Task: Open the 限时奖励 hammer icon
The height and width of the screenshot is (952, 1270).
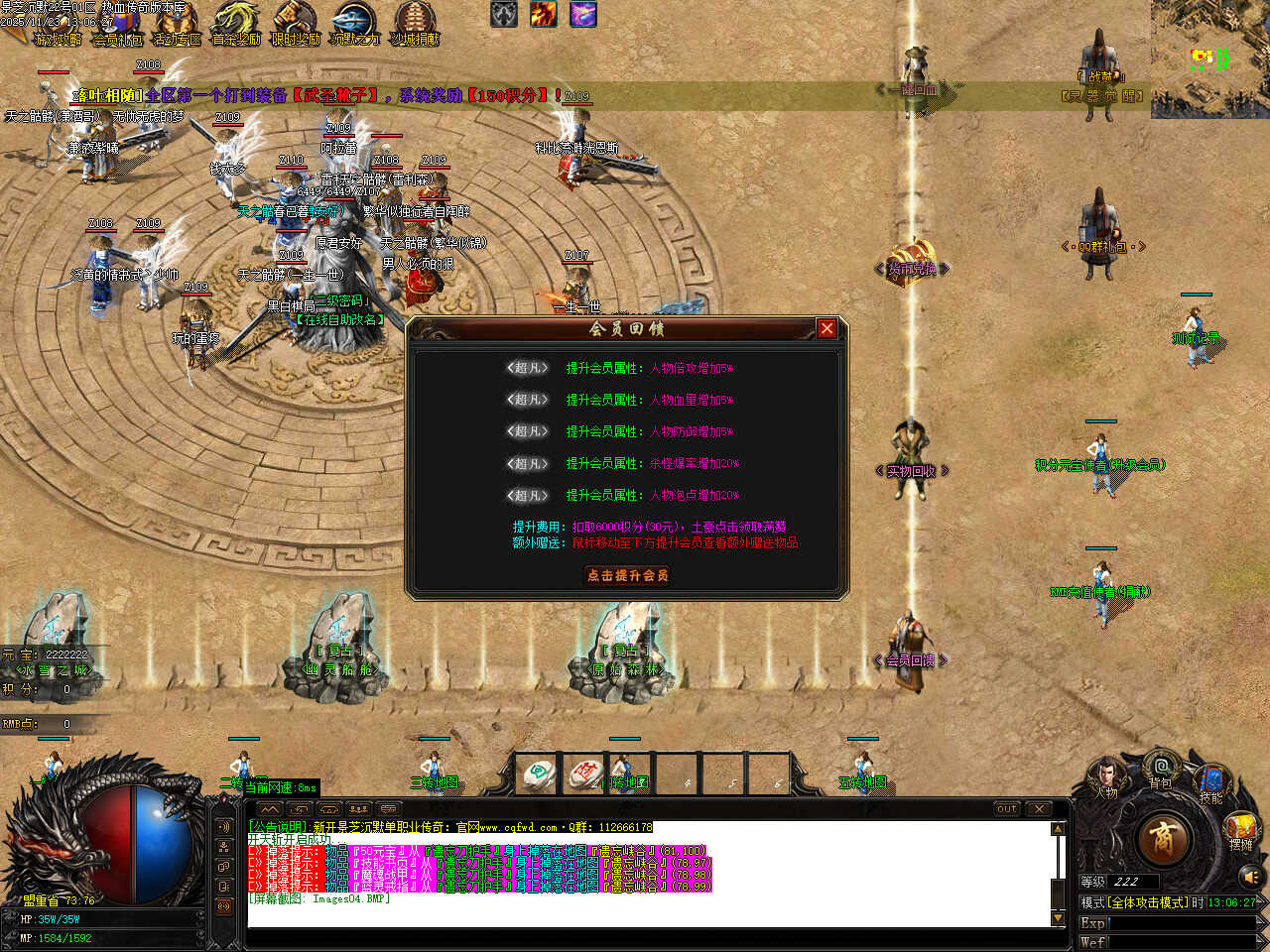Action: (296, 24)
